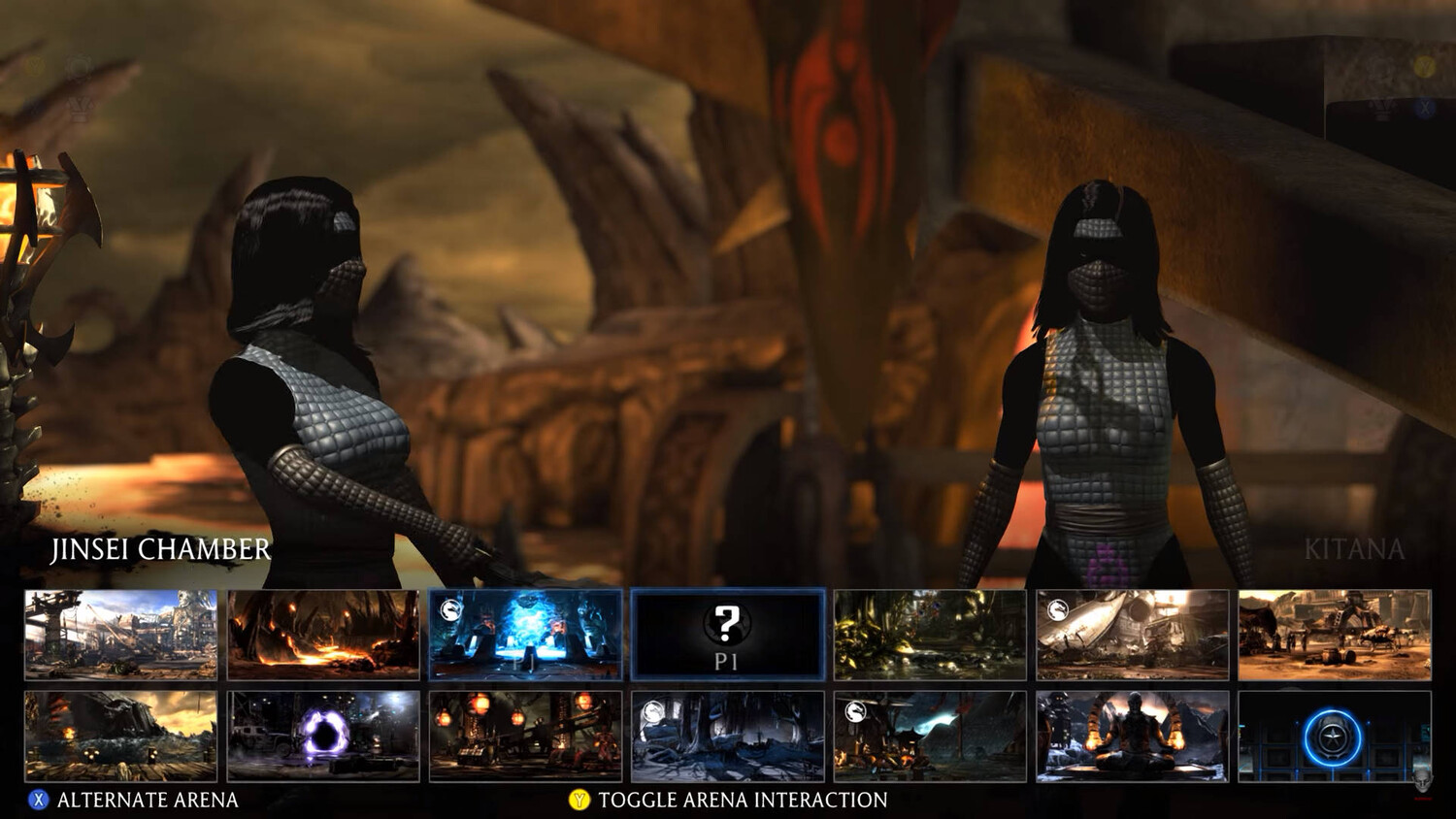Choose the fiery lava cavern arena

[x=323, y=635]
